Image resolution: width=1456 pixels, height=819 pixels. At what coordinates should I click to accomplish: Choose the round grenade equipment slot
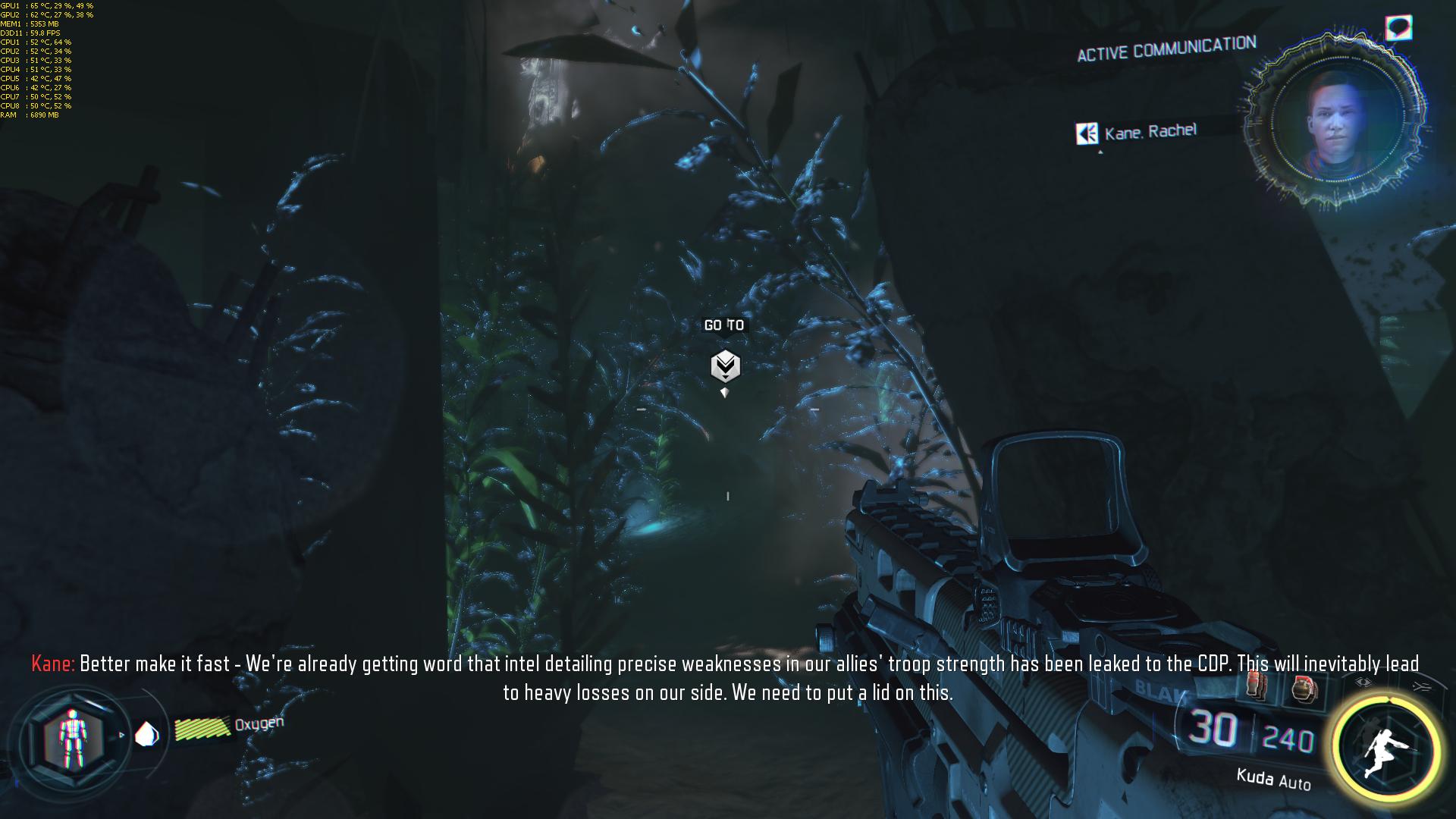coord(1304,690)
